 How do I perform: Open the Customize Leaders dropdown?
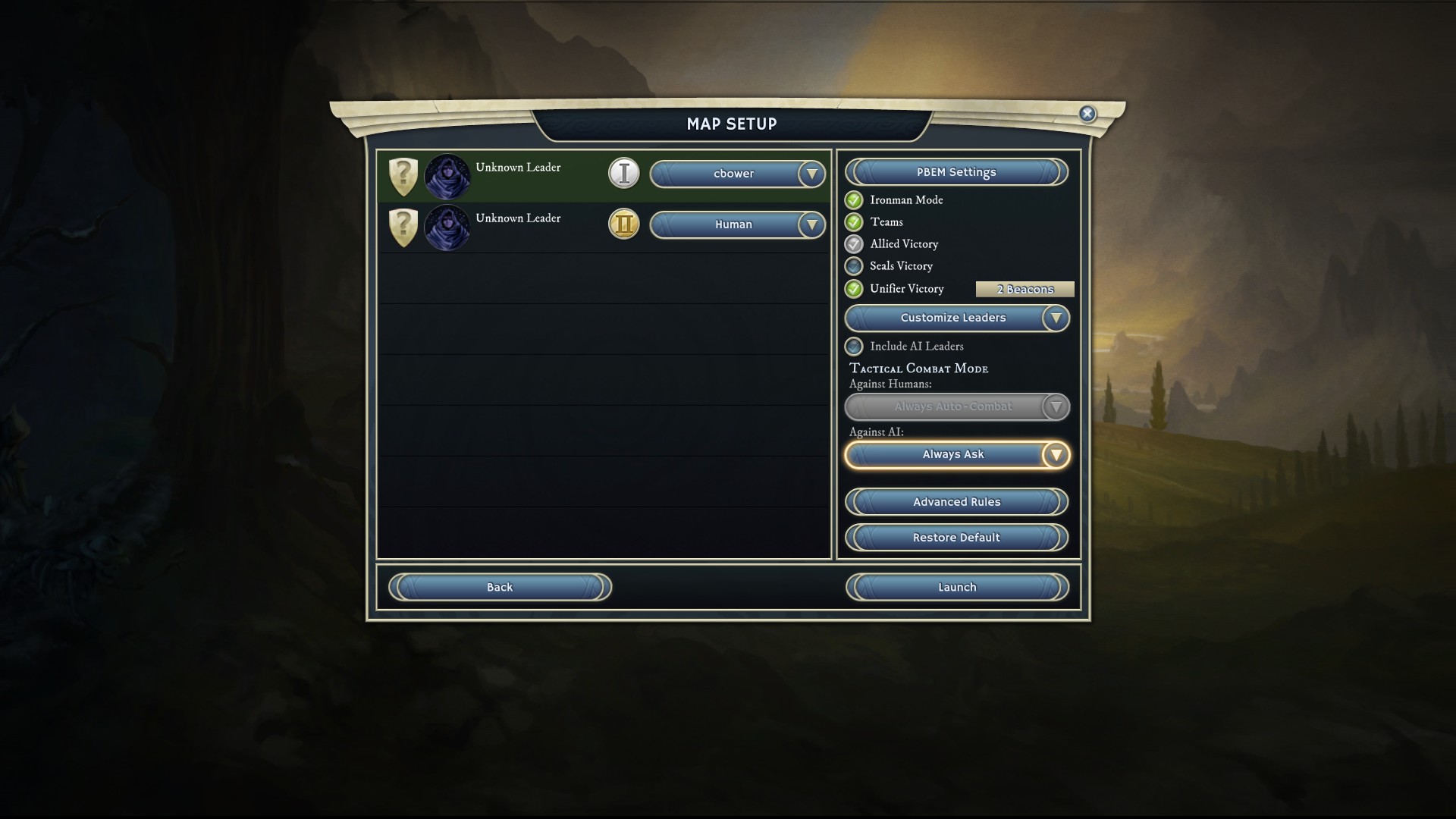point(956,318)
